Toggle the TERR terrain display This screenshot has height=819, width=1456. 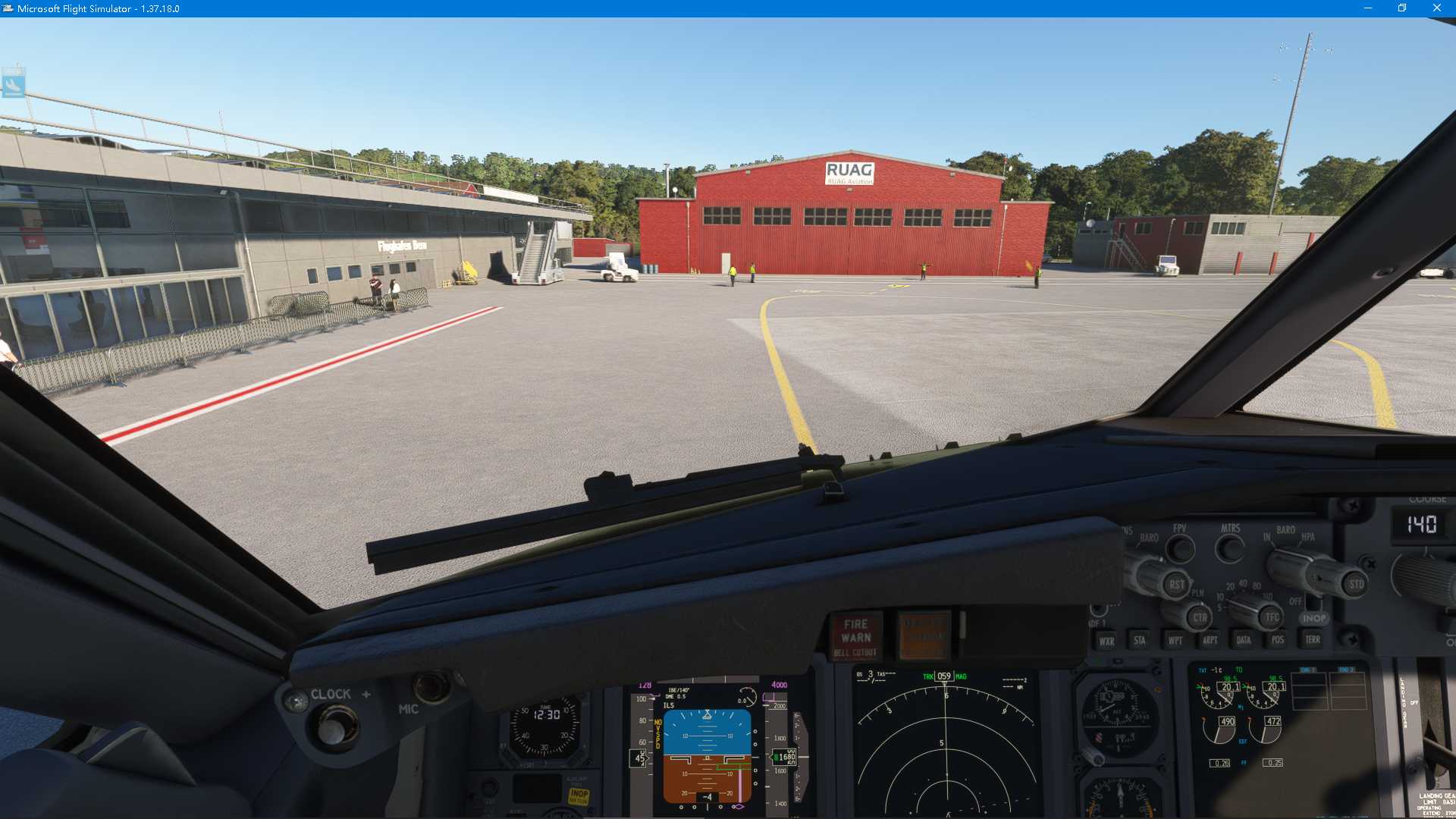[x=1312, y=639]
